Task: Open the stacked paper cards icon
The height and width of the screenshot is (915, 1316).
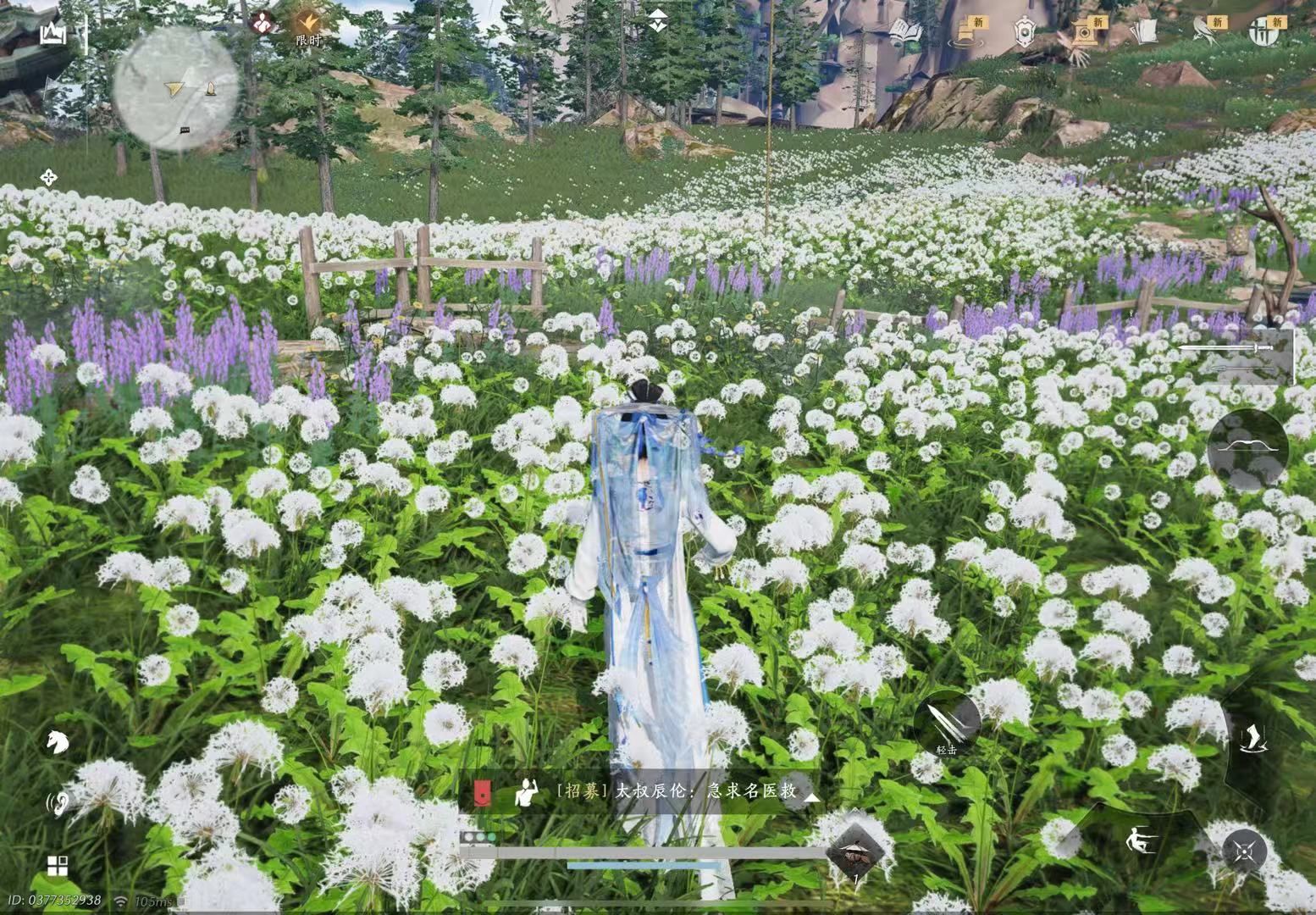Action: (x=1144, y=30)
